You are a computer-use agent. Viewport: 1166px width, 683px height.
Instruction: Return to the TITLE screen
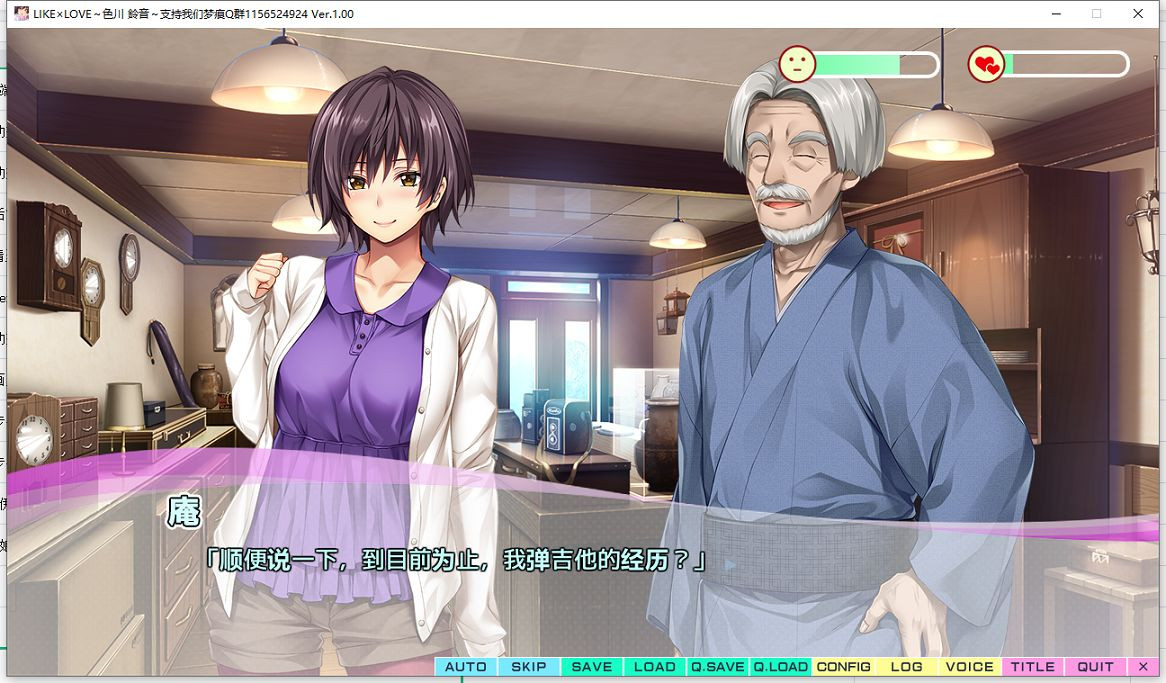[x=1033, y=667]
